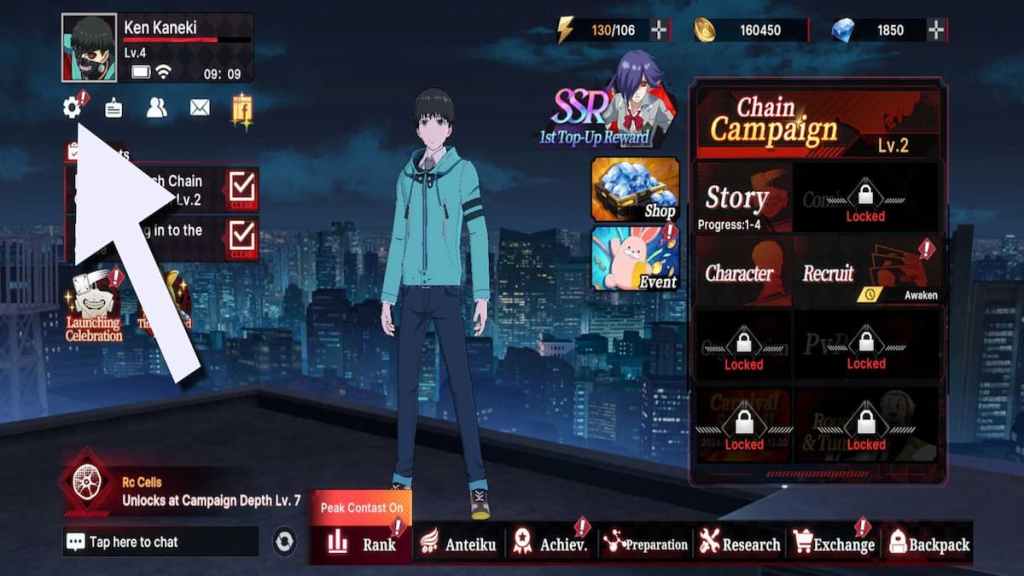Open the Achiev. menu
Screen dimensions: 1024x576
pos(551,543)
